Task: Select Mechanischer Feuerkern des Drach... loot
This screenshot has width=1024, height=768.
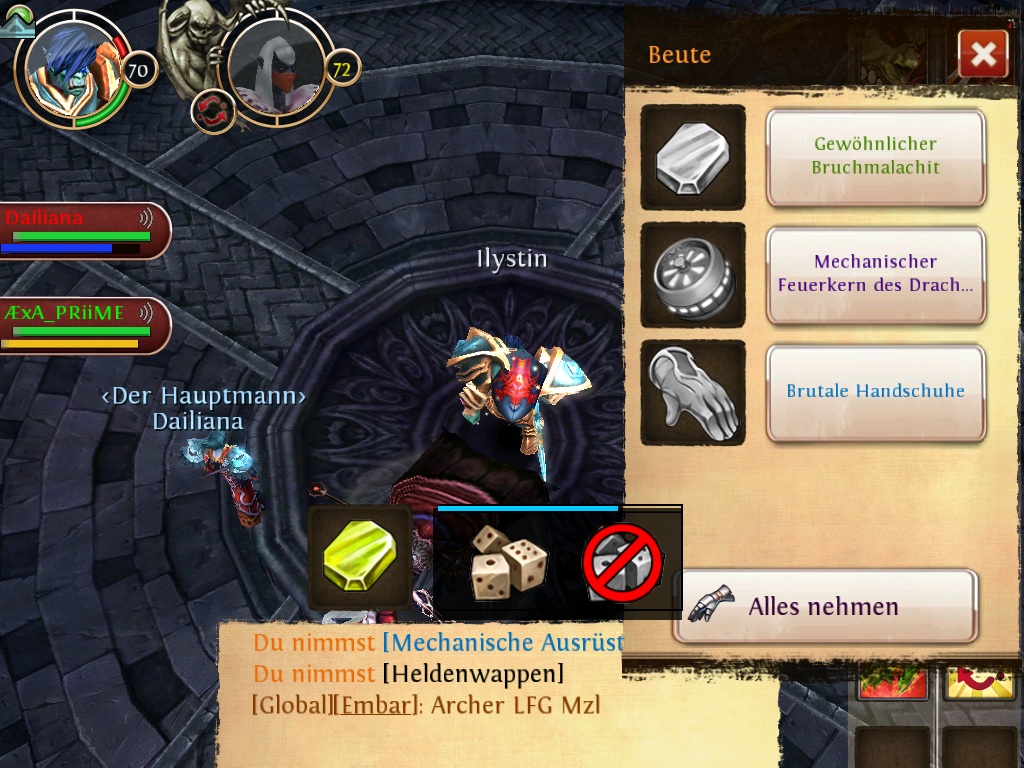Action: 875,274
